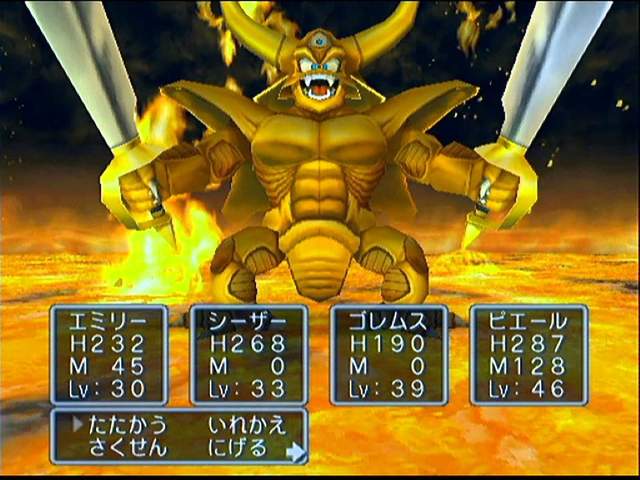Open the さくせん (Tactics) menu
The height and width of the screenshot is (480, 640).
(x=129, y=447)
